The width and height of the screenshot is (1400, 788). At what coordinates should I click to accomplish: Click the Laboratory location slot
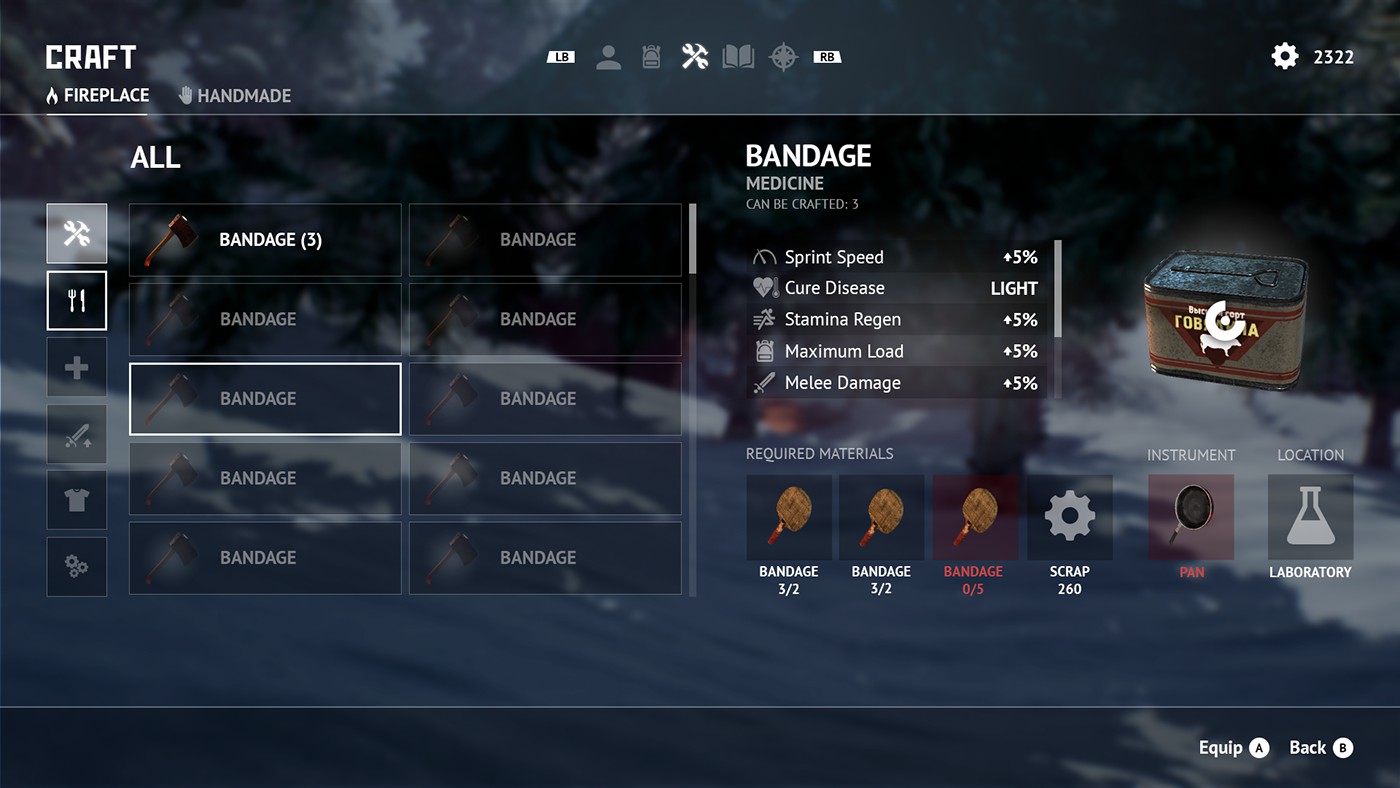pyautogui.click(x=1310, y=518)
